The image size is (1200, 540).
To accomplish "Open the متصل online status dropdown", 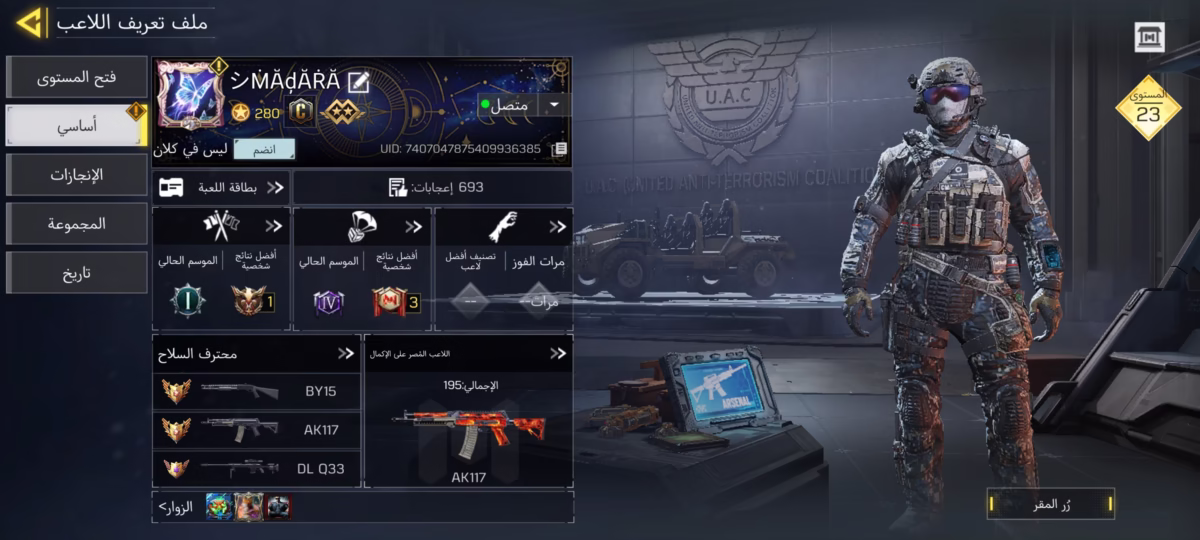I will pyautogui.click(x=553, y=104).
